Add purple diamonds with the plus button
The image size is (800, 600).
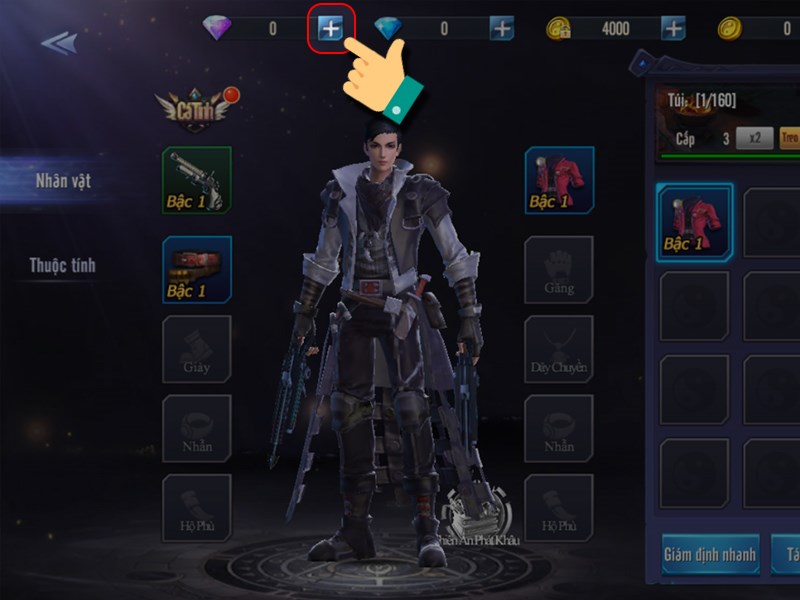[x=330, y=29]
